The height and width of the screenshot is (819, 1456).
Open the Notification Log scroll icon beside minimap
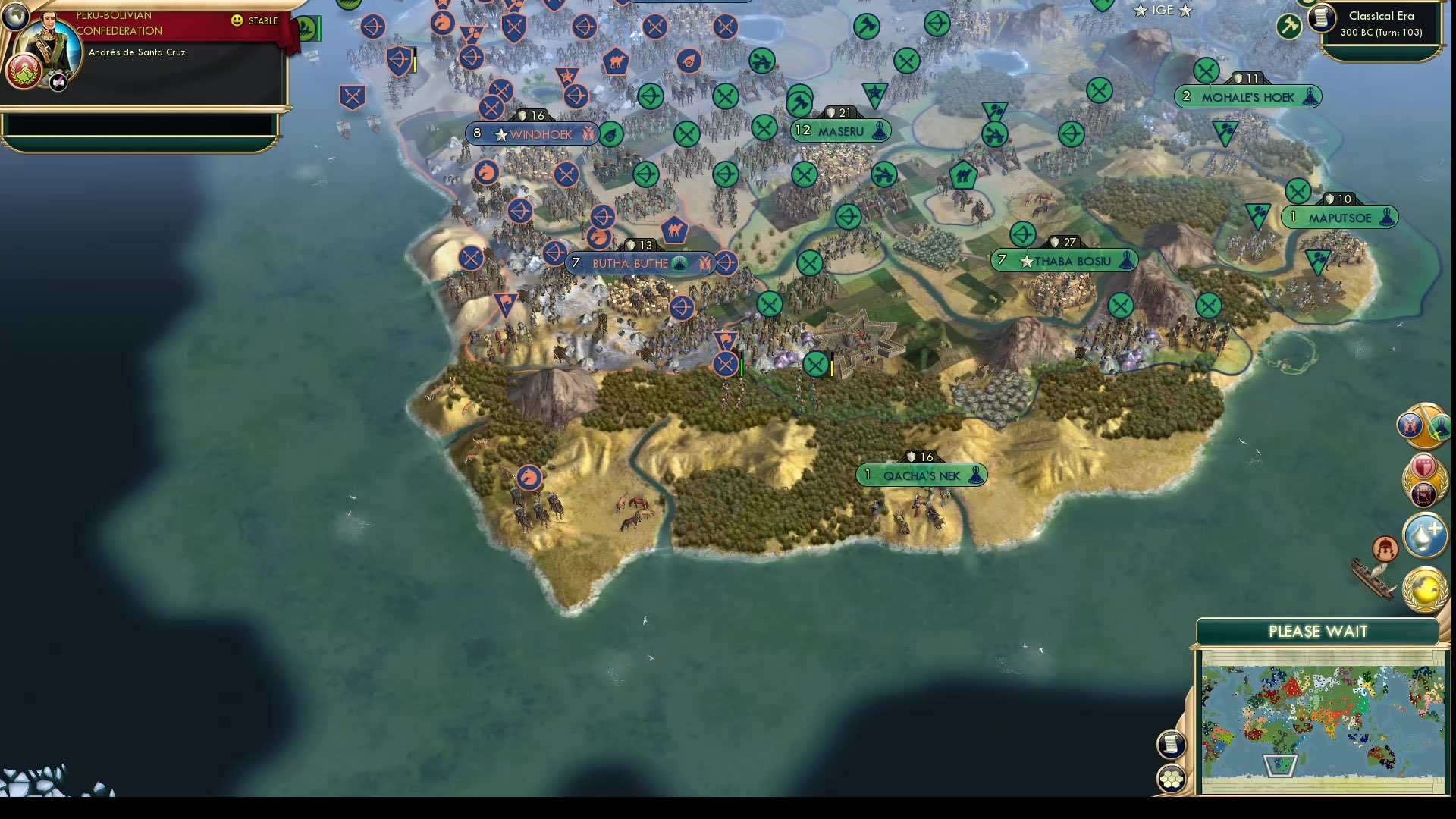point(1172,744)
